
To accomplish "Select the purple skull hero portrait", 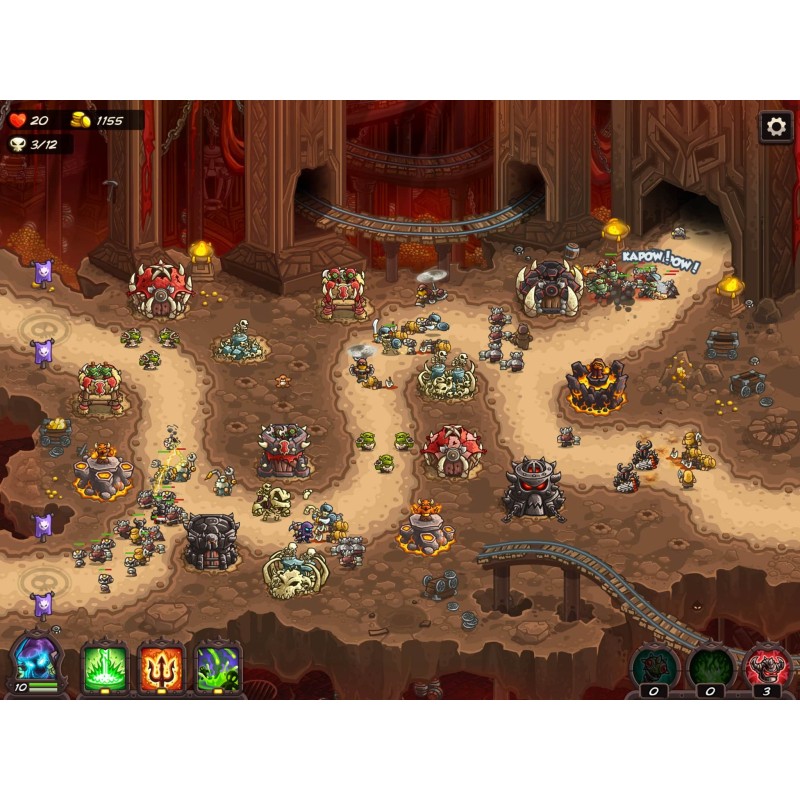I will [35, 659].
